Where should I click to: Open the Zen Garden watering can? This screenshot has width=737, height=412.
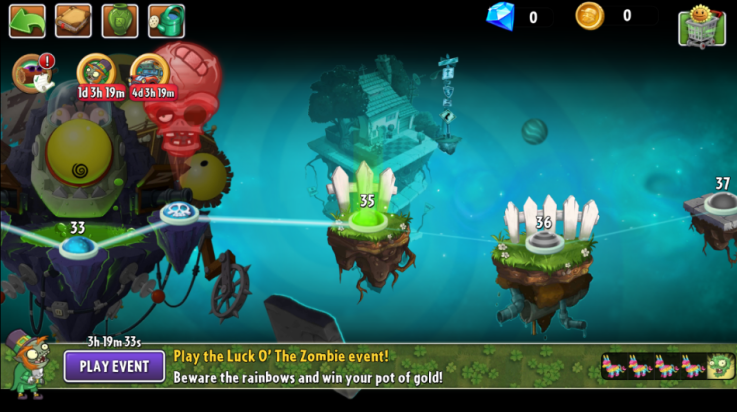(x=166, y=20)
